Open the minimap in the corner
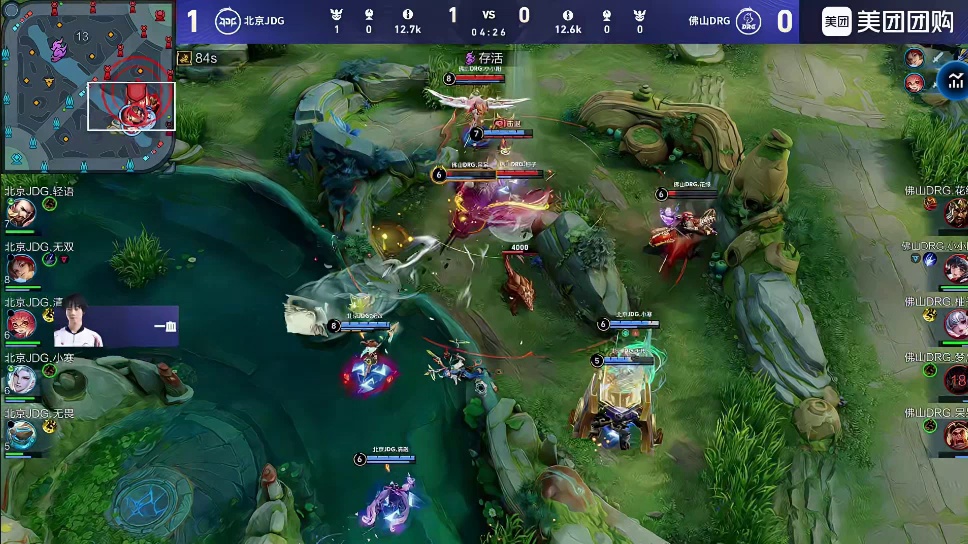The image size is (968, 544). 88,84
